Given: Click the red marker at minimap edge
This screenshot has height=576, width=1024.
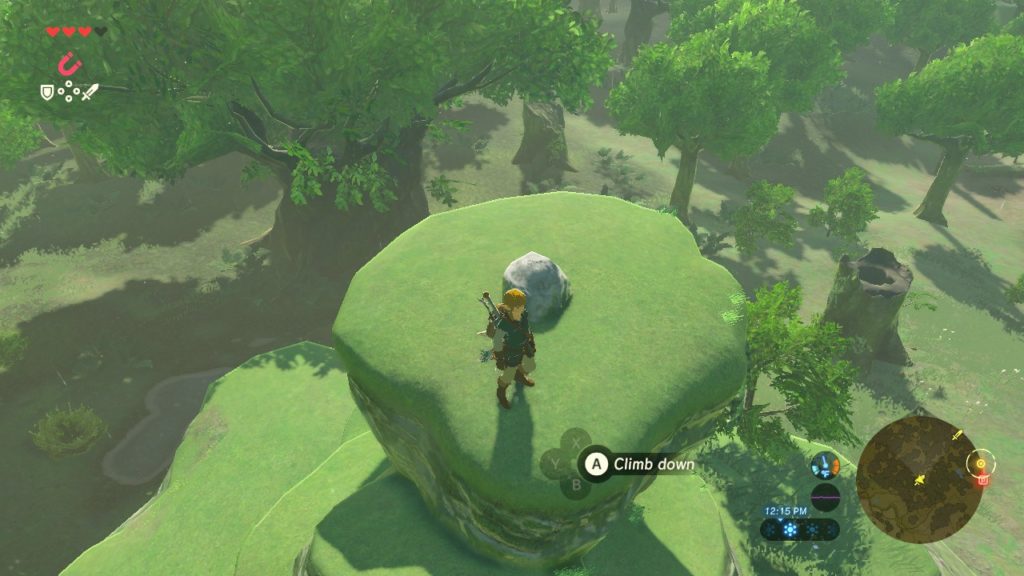Looking at the screenshot, I should (x=983, y=480).
